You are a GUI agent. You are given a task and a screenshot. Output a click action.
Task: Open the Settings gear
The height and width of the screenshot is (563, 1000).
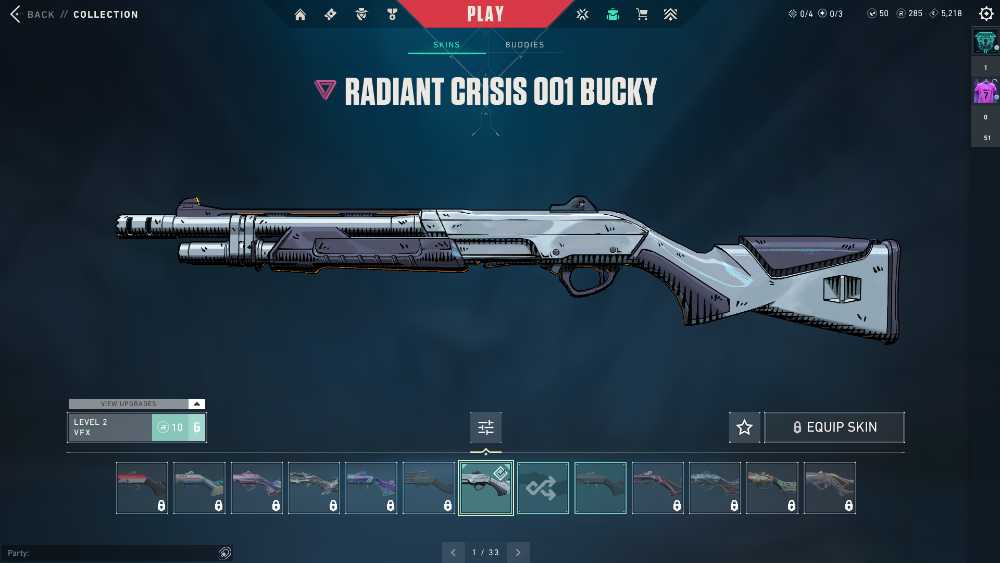[x=986, y=14]
